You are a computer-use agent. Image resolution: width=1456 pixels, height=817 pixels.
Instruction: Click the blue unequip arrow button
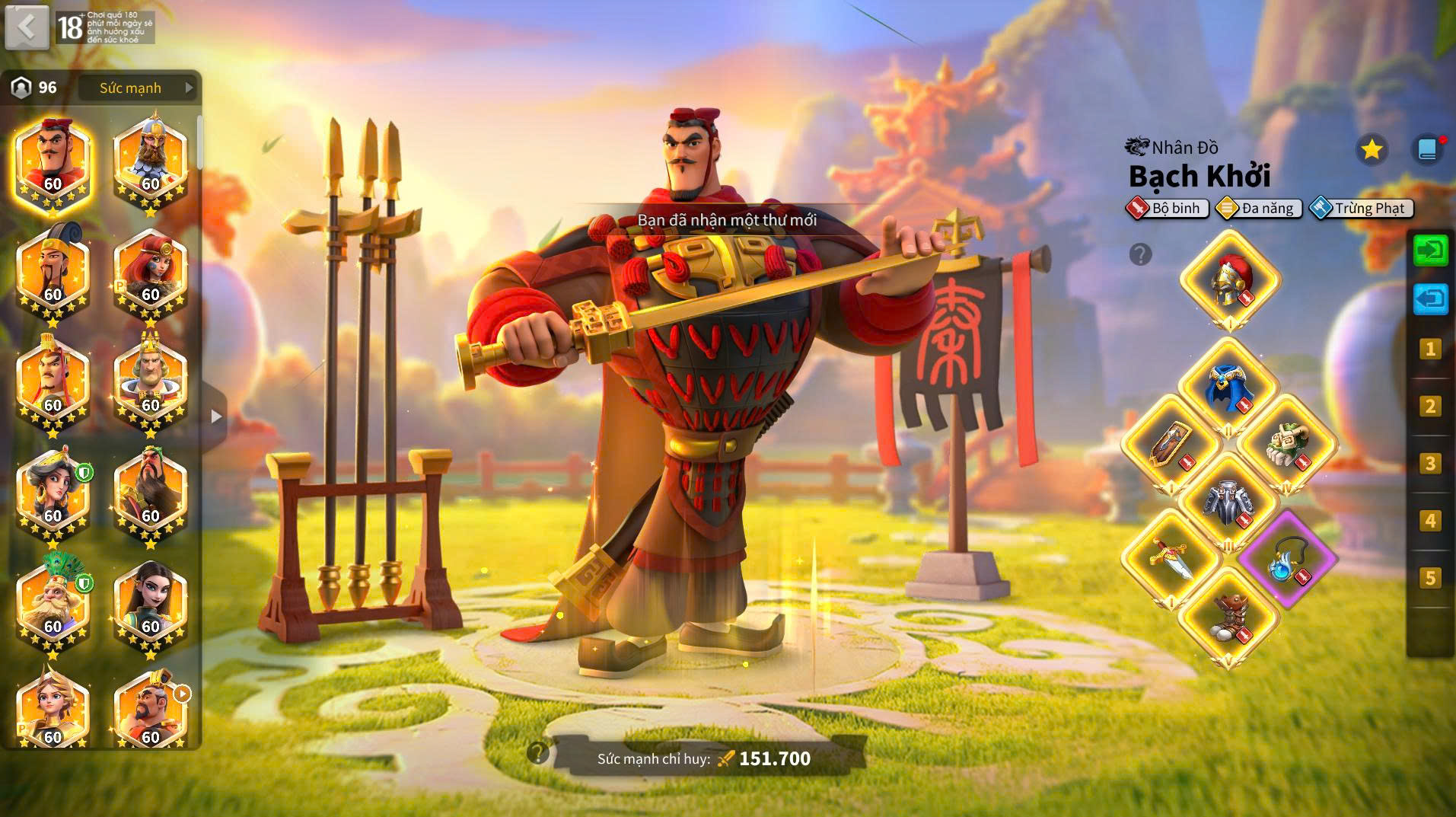pyautogui.click(x=1430, y=298)
